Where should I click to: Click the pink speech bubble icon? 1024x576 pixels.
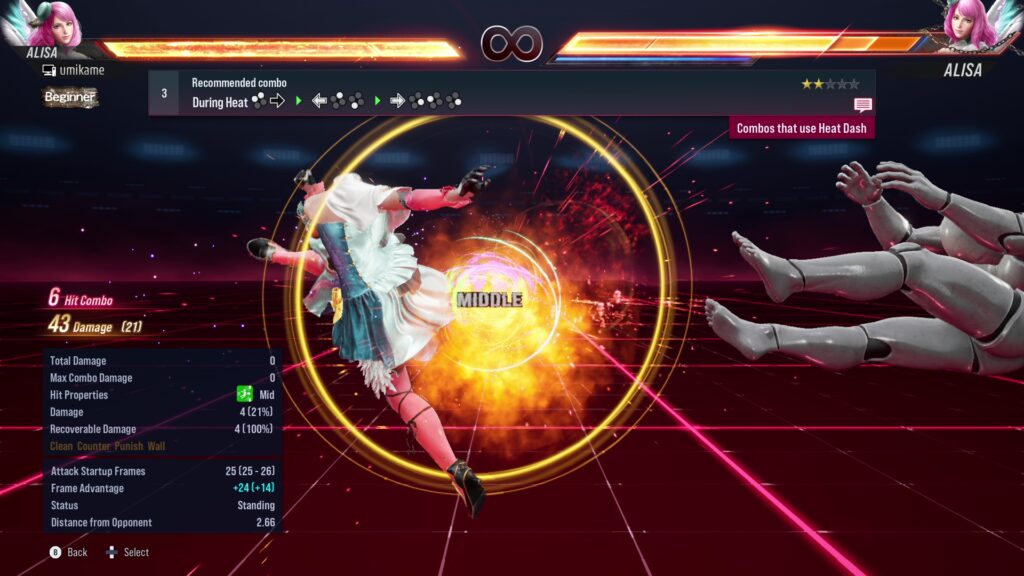click(x=863, y=105)
